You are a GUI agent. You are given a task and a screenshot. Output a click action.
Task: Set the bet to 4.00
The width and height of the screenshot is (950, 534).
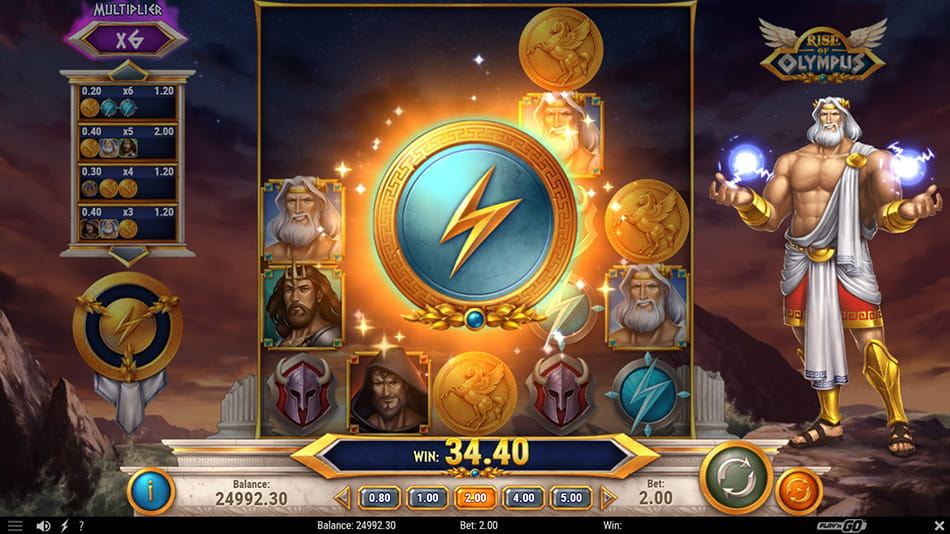pos(523,497)
